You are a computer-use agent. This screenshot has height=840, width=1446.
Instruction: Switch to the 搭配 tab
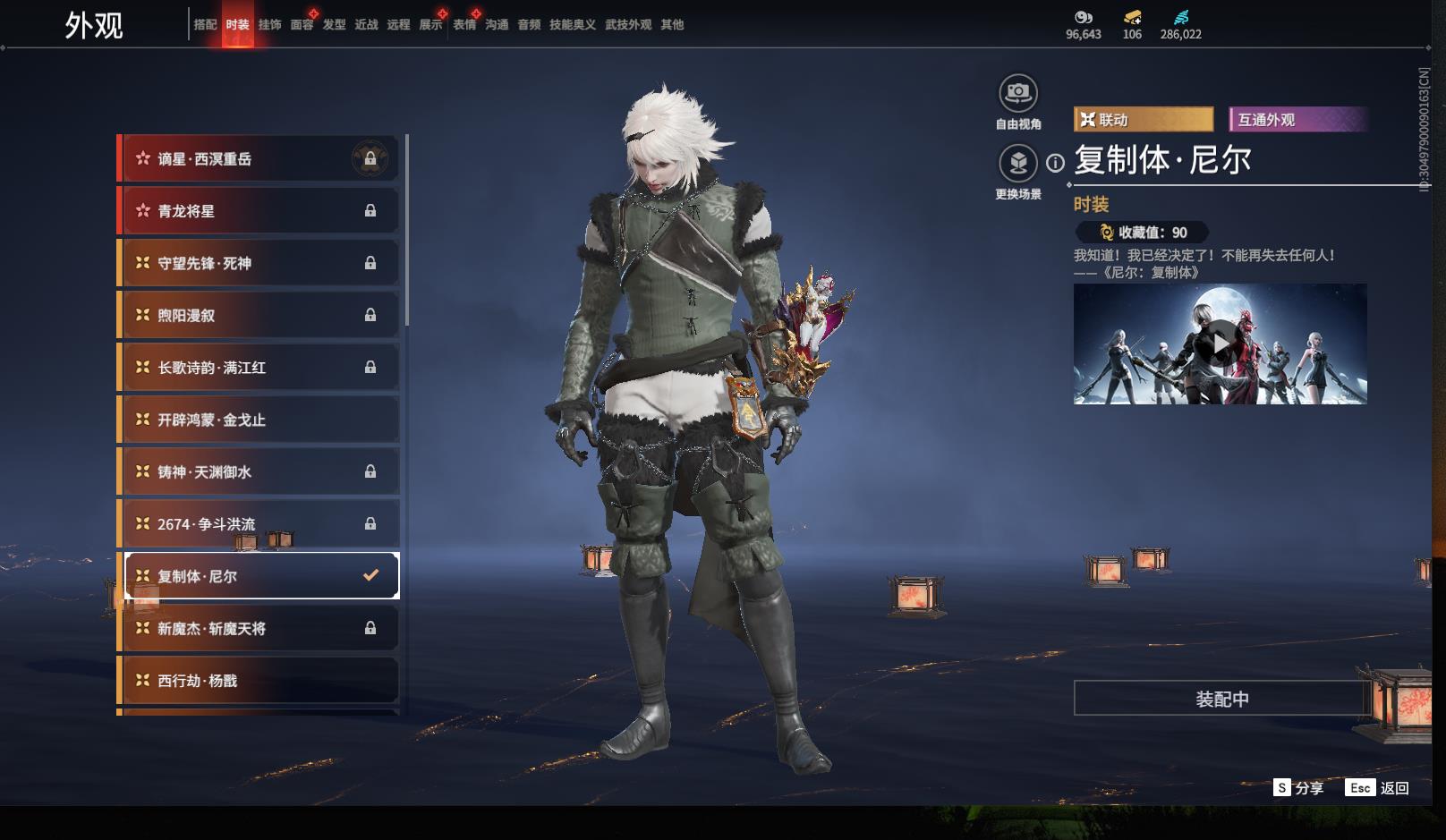[205, 25]
